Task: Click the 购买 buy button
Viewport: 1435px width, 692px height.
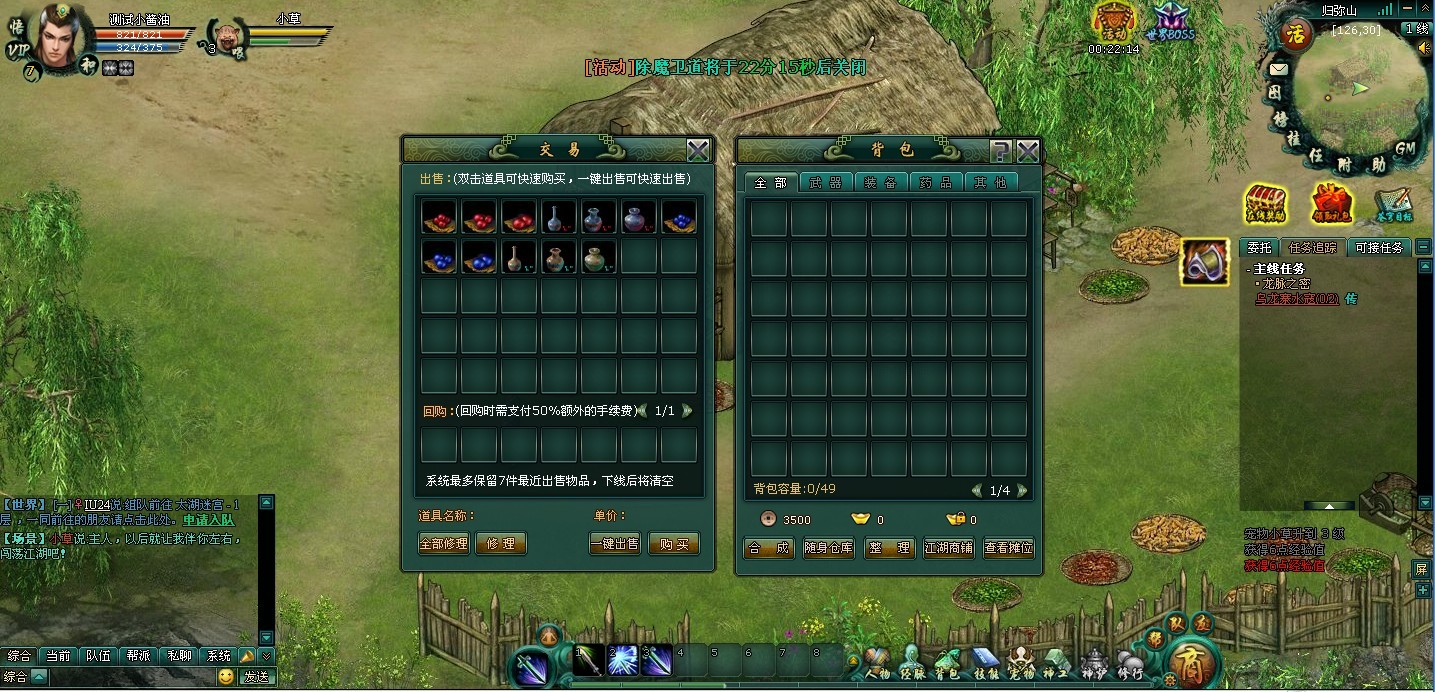Action: pyautogui.click(x=674, y=544)
